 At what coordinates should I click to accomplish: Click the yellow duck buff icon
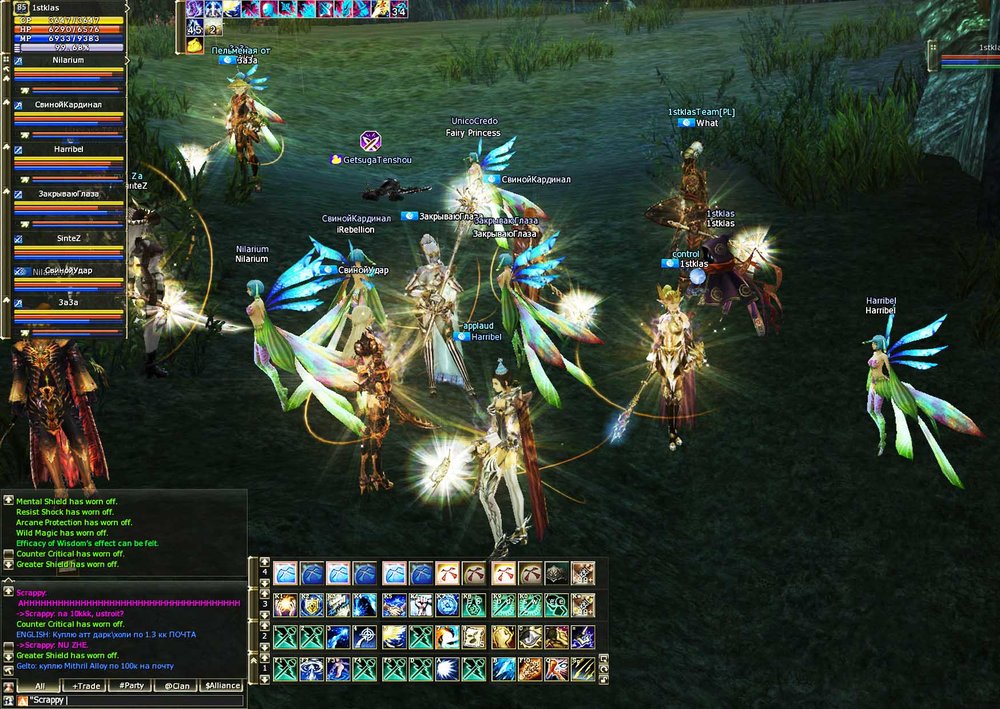(x=194, y=45)
